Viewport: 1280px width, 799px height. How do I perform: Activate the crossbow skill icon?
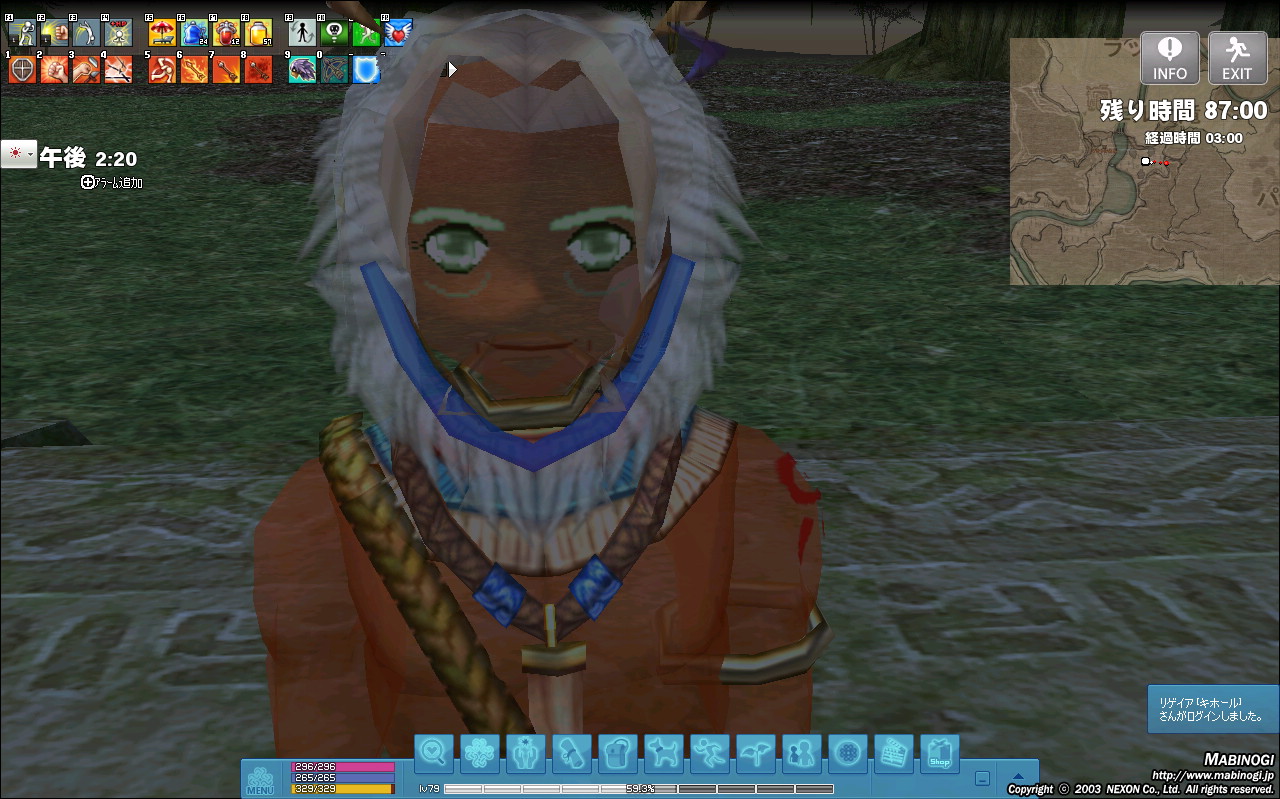(x=334, y=69)
